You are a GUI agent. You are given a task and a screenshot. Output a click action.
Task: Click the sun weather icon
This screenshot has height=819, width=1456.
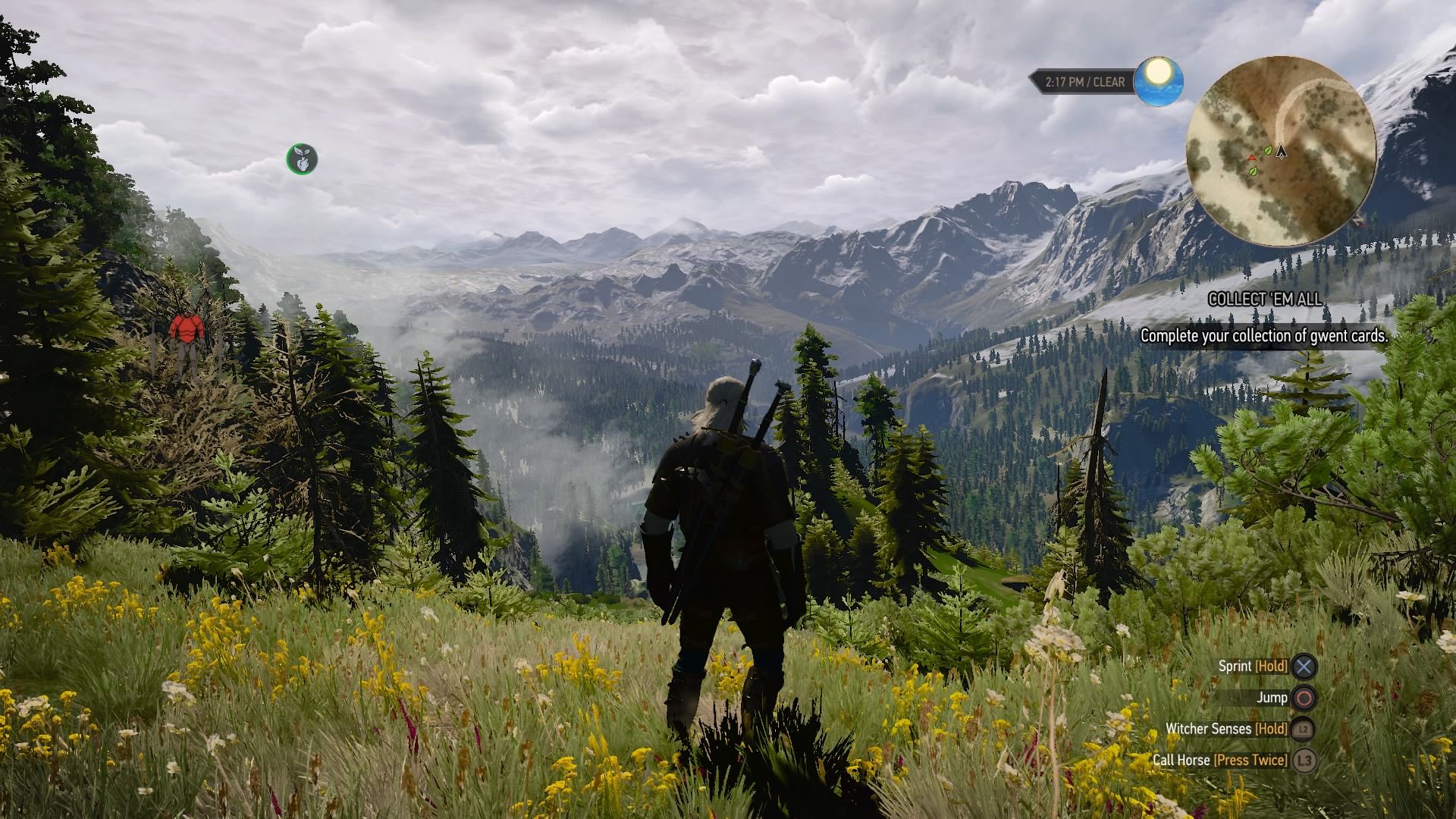coord(1159,80)
